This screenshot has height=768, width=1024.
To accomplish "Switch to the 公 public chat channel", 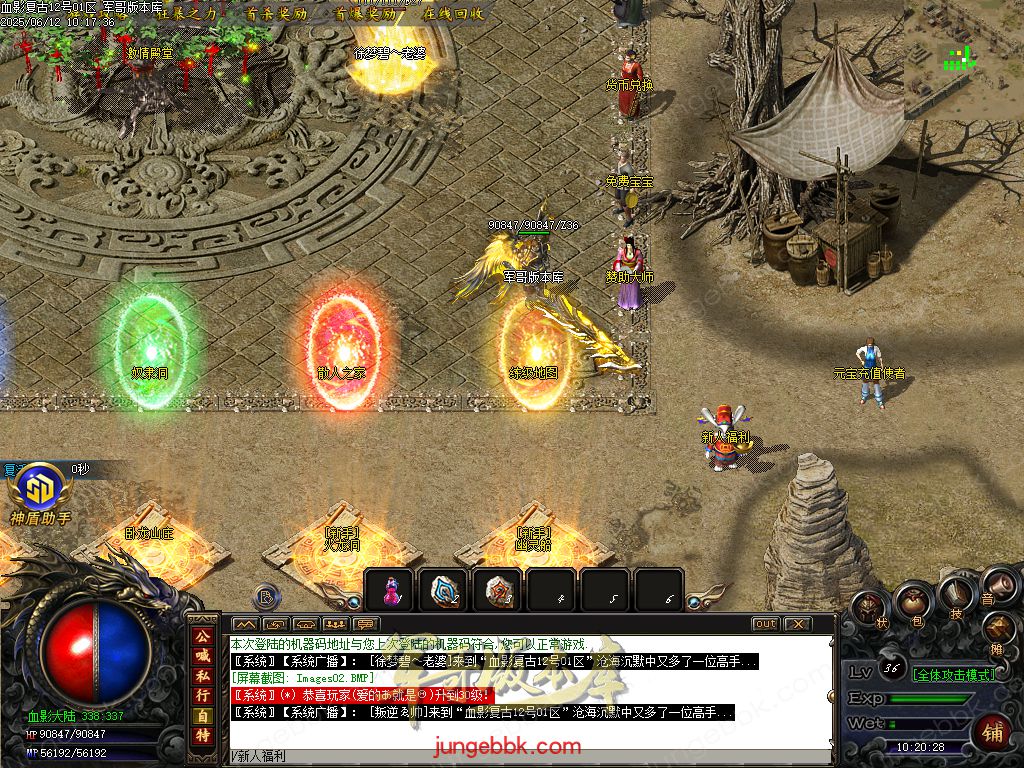I will tap(202, 636).
